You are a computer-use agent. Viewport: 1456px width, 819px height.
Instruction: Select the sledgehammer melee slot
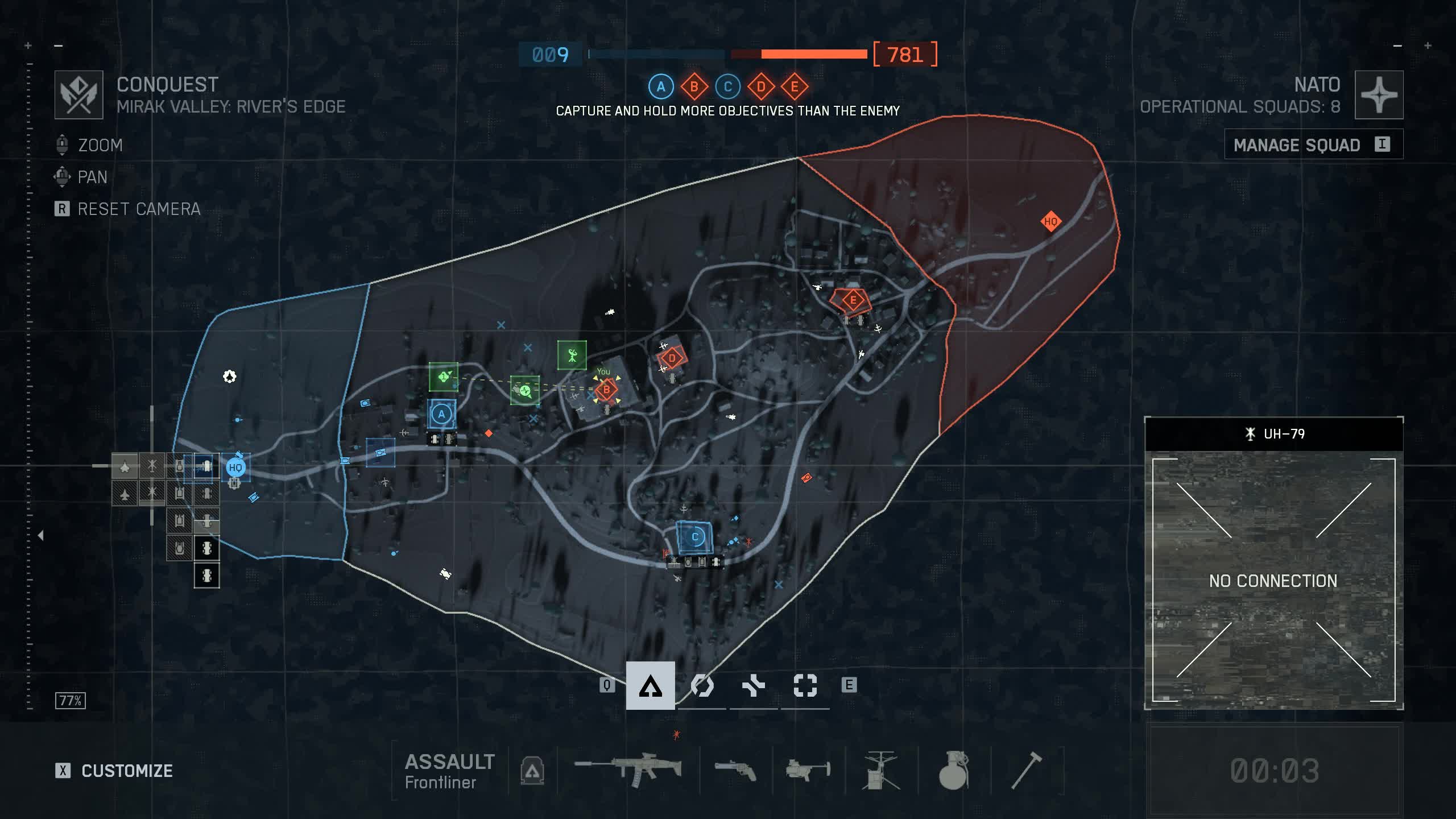click(1026, 771)
